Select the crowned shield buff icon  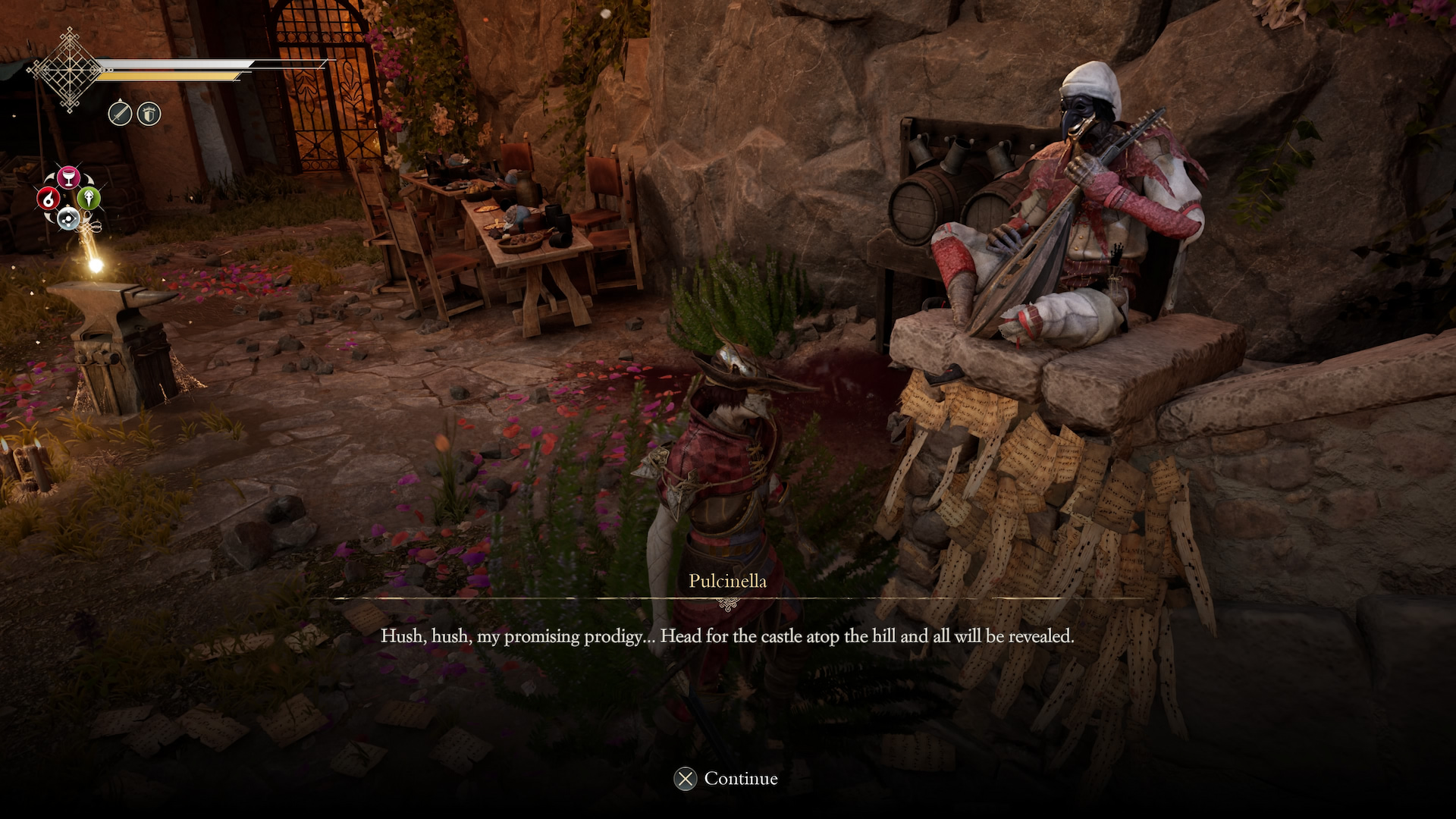coord(149,114)
